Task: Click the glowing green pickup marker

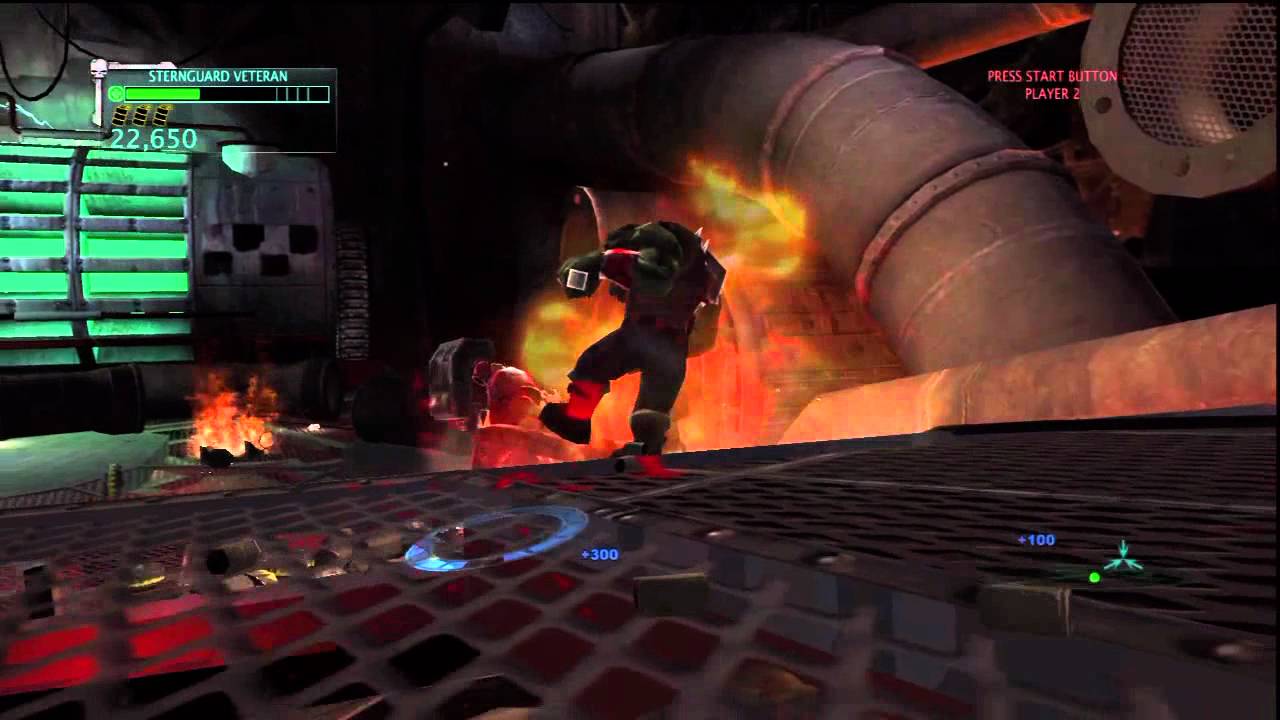Action: tap(1124, 562)
